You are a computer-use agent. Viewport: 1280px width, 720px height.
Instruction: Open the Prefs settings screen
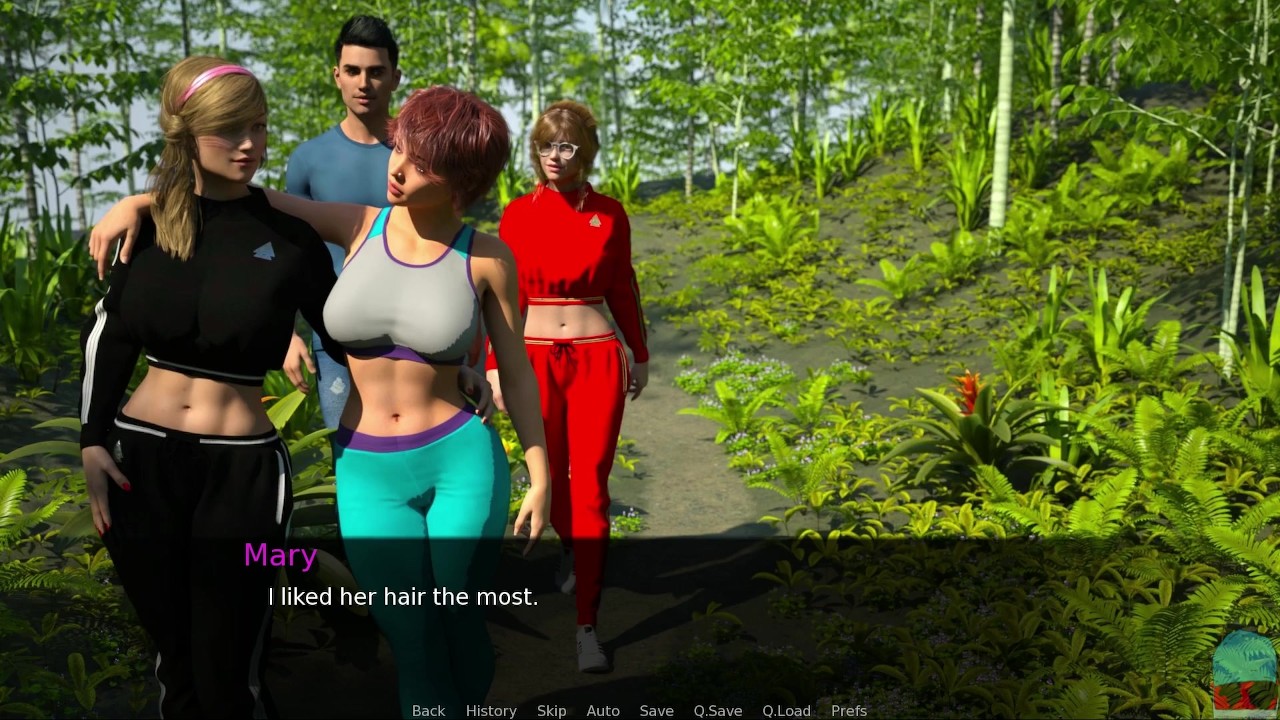pos(849,711)
